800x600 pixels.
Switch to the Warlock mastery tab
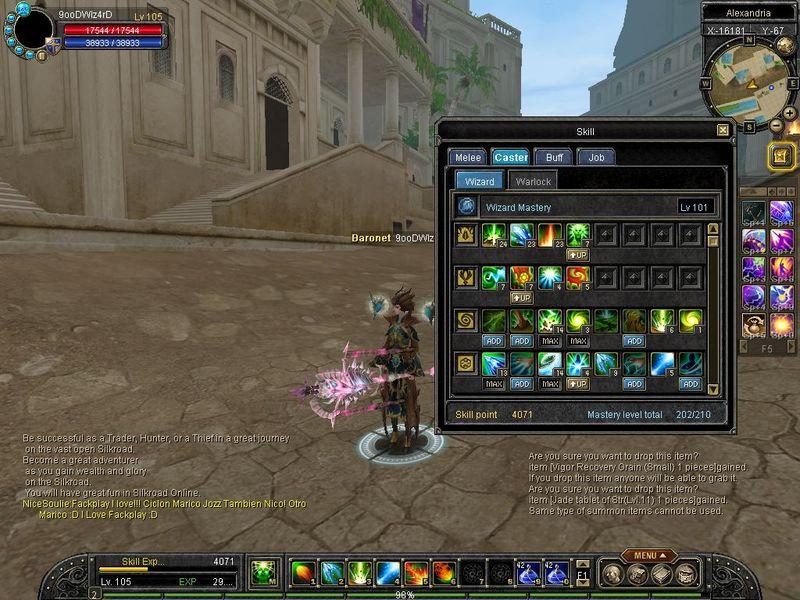click(533, 181)
